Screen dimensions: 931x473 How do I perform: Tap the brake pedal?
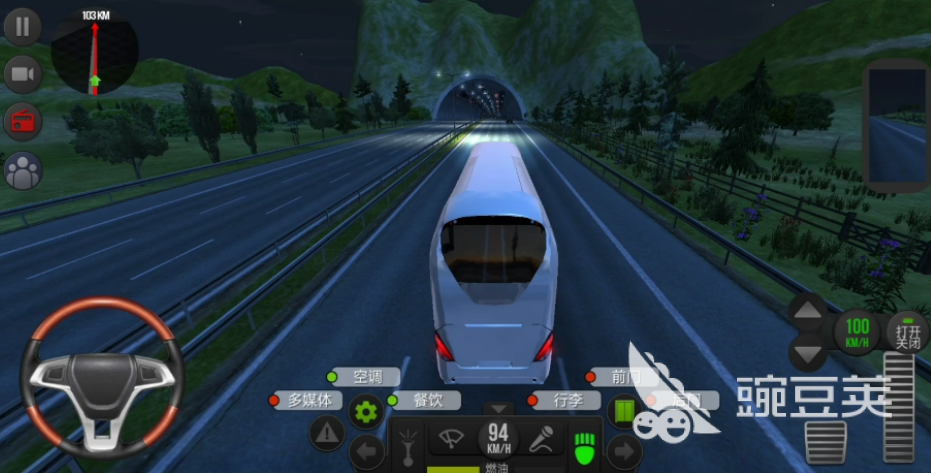(x=826, y=441)
